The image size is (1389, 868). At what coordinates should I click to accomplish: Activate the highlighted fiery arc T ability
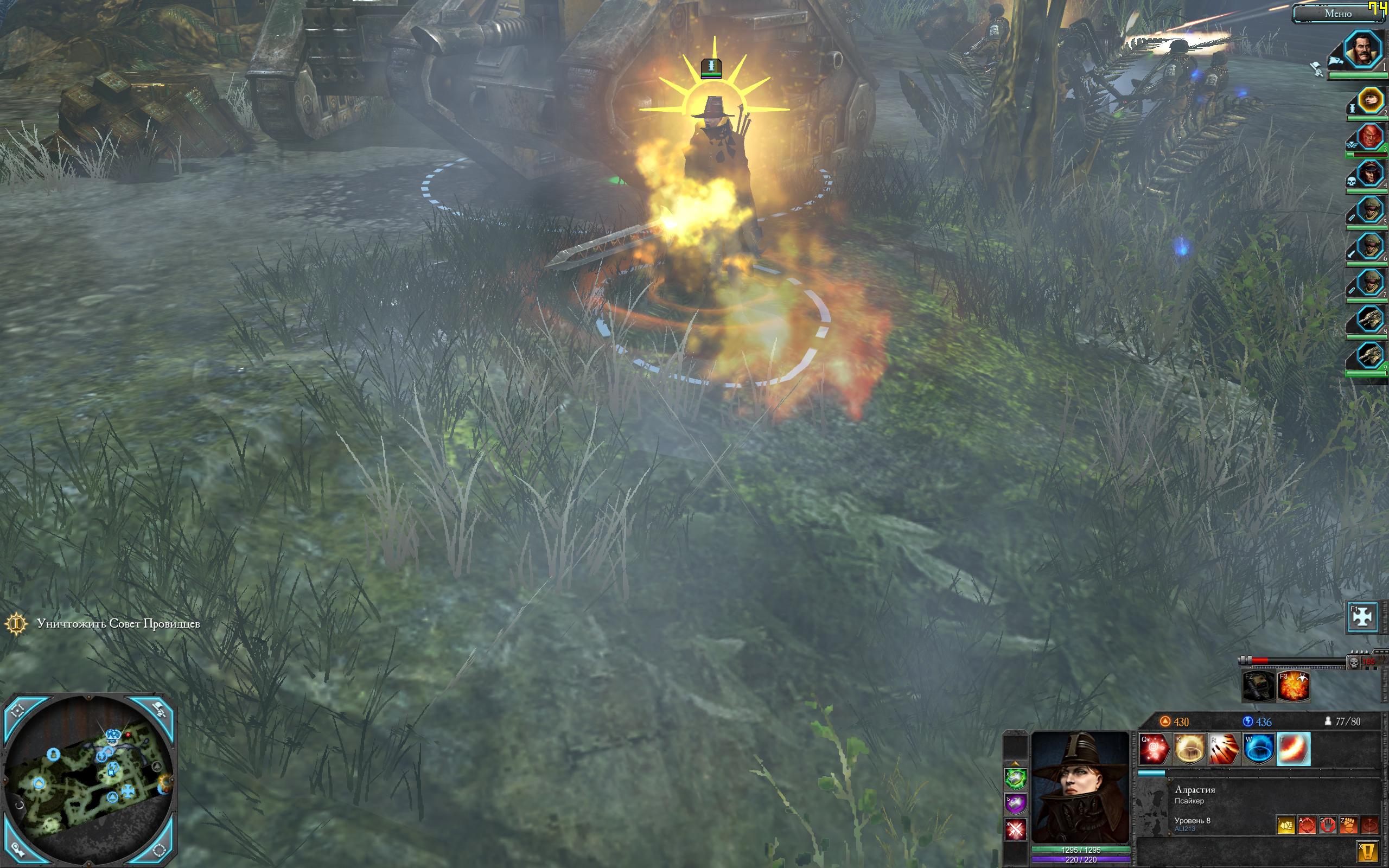pos(1294,749)
